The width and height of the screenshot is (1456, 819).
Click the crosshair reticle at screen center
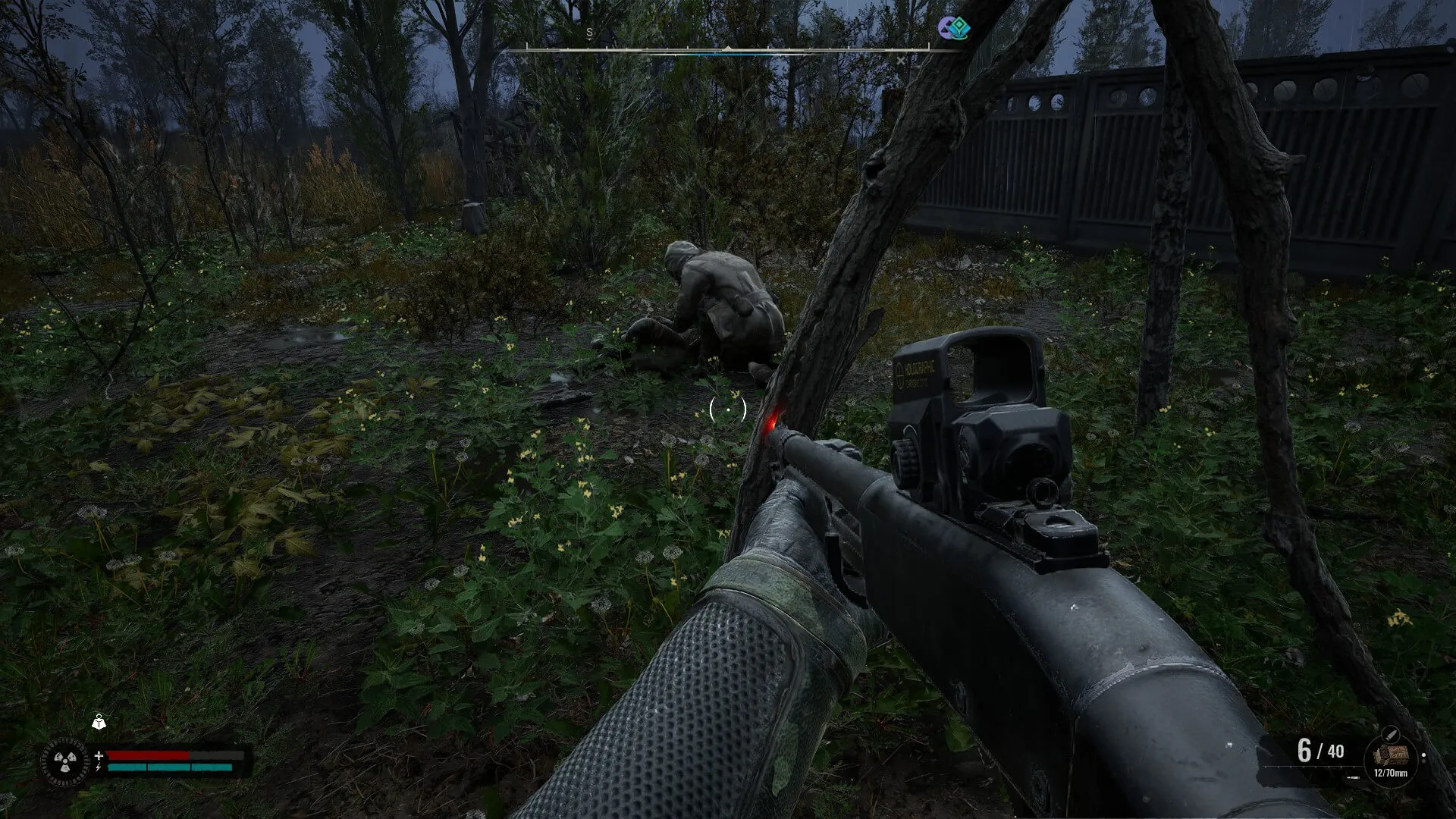(728, 409)
